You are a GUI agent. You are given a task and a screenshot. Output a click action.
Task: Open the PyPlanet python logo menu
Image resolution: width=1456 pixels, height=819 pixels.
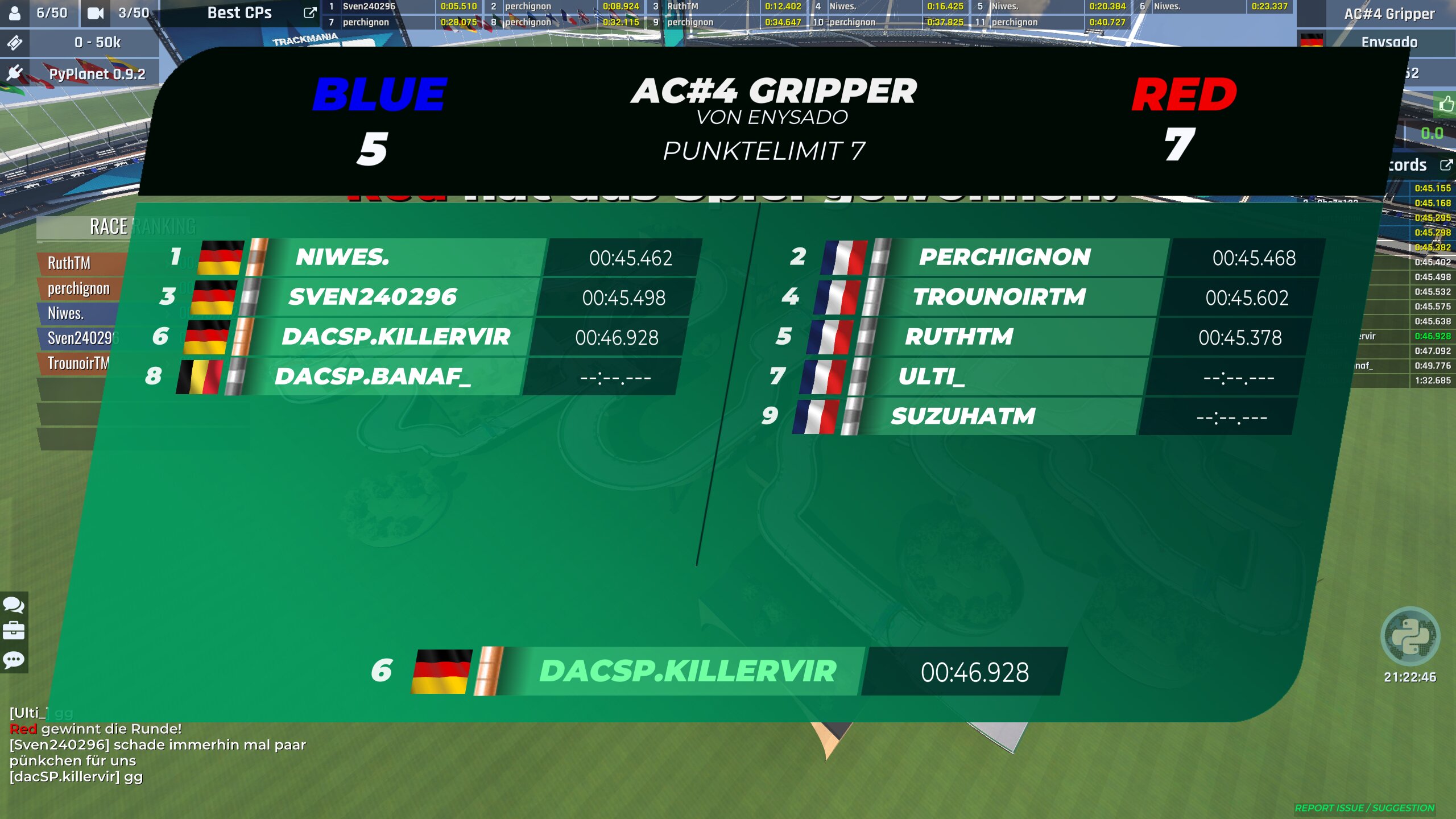coord(1410,636)
